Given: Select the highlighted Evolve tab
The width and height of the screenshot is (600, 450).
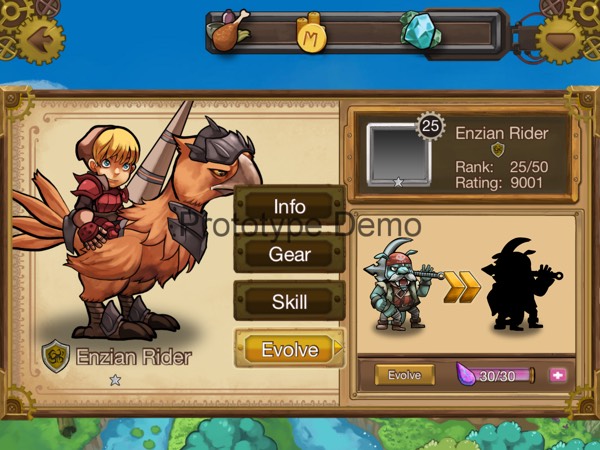Looking at the screenshot, I should [x=289, y=349].
